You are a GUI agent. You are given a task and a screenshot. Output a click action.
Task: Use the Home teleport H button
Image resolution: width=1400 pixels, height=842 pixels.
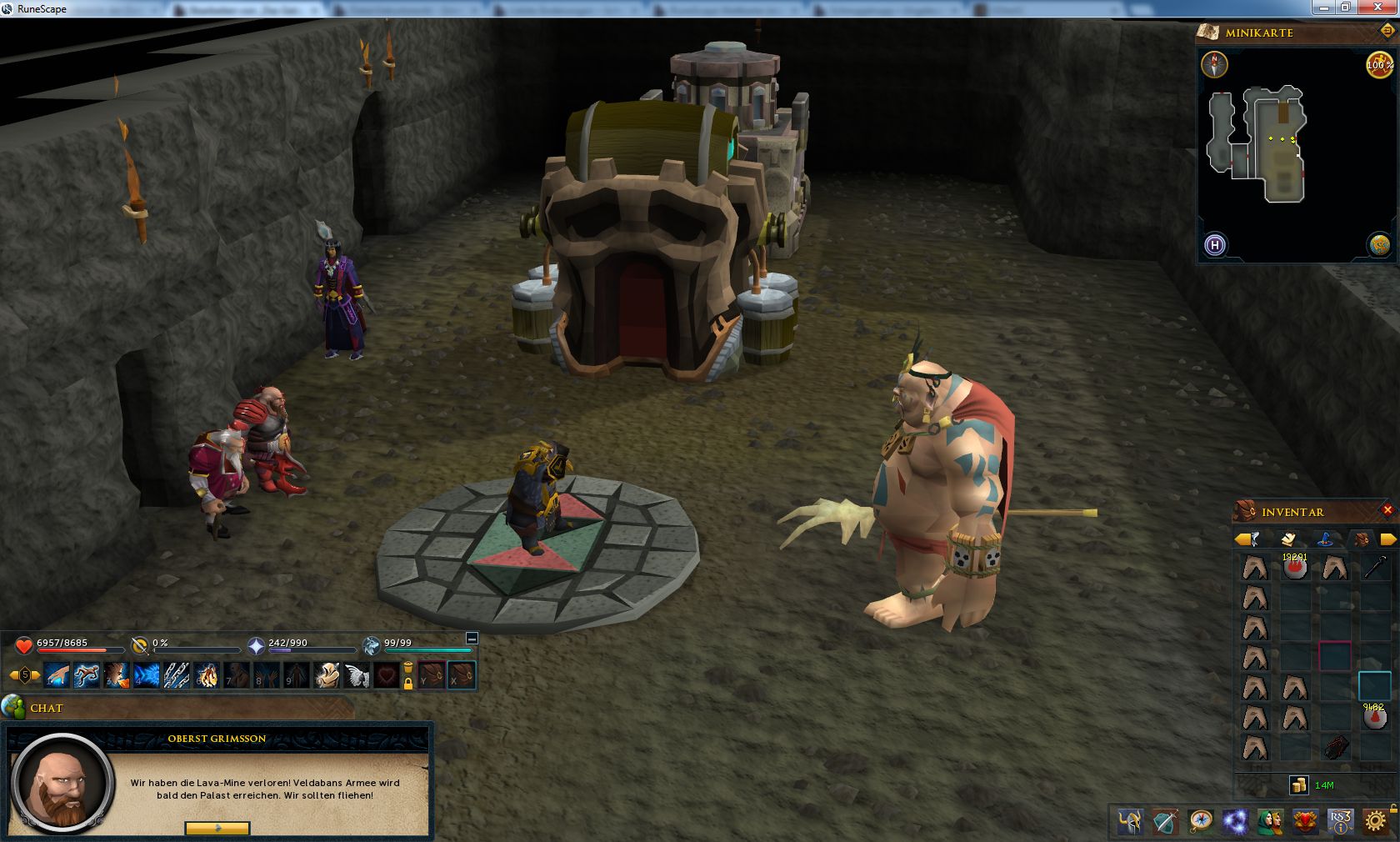1215,245
